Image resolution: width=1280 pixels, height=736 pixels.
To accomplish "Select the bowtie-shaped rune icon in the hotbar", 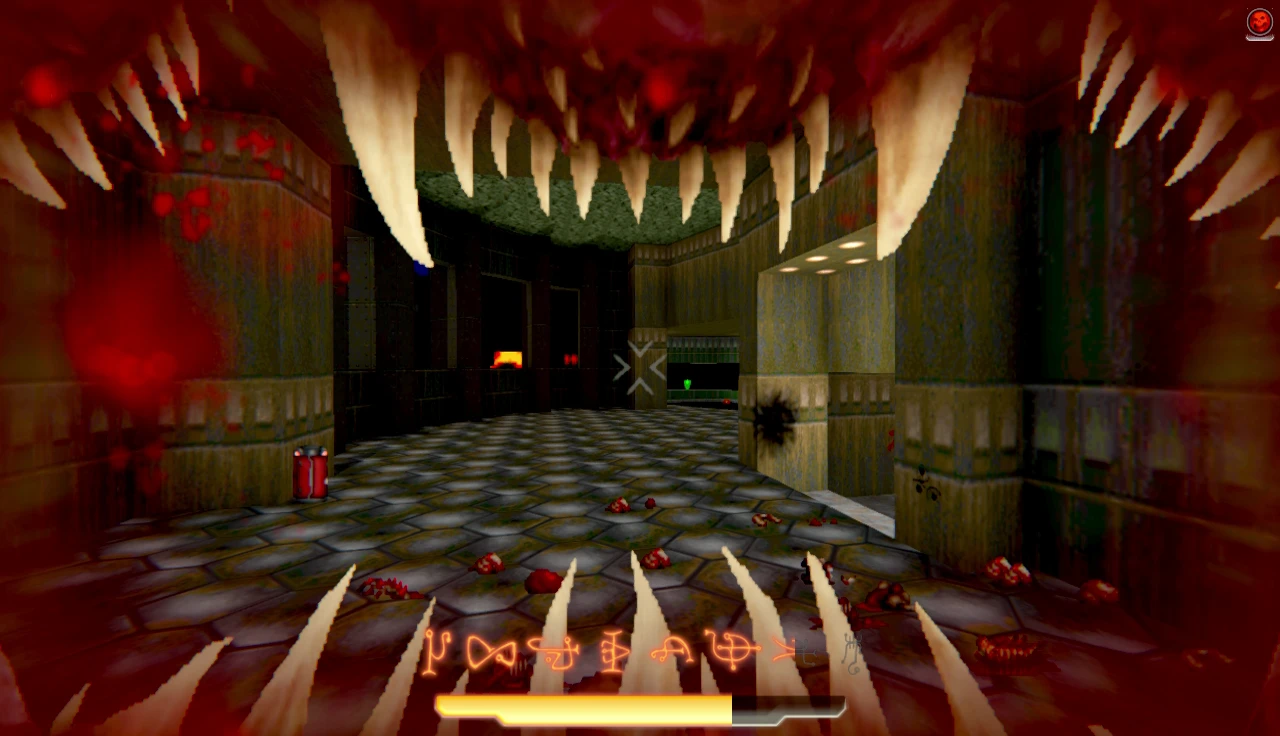I will [490, 650].
